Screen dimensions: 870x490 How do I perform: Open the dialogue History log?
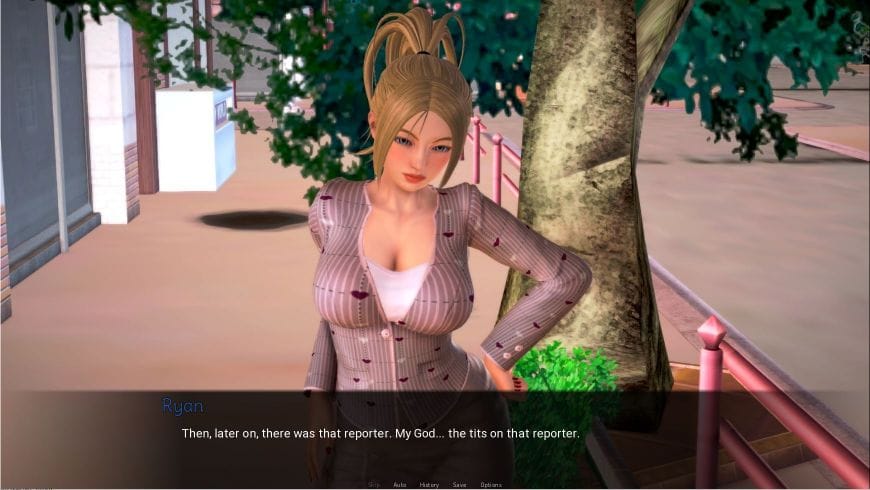[429, 484]
